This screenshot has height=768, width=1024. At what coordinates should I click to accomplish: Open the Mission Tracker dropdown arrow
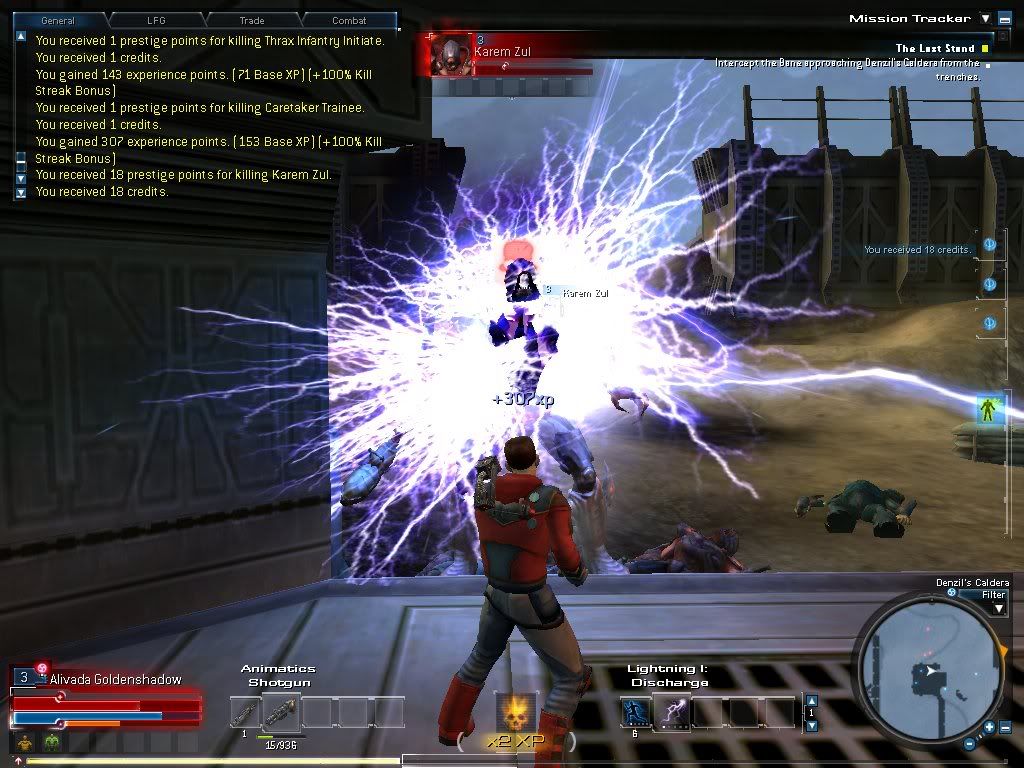coord(985,18)
